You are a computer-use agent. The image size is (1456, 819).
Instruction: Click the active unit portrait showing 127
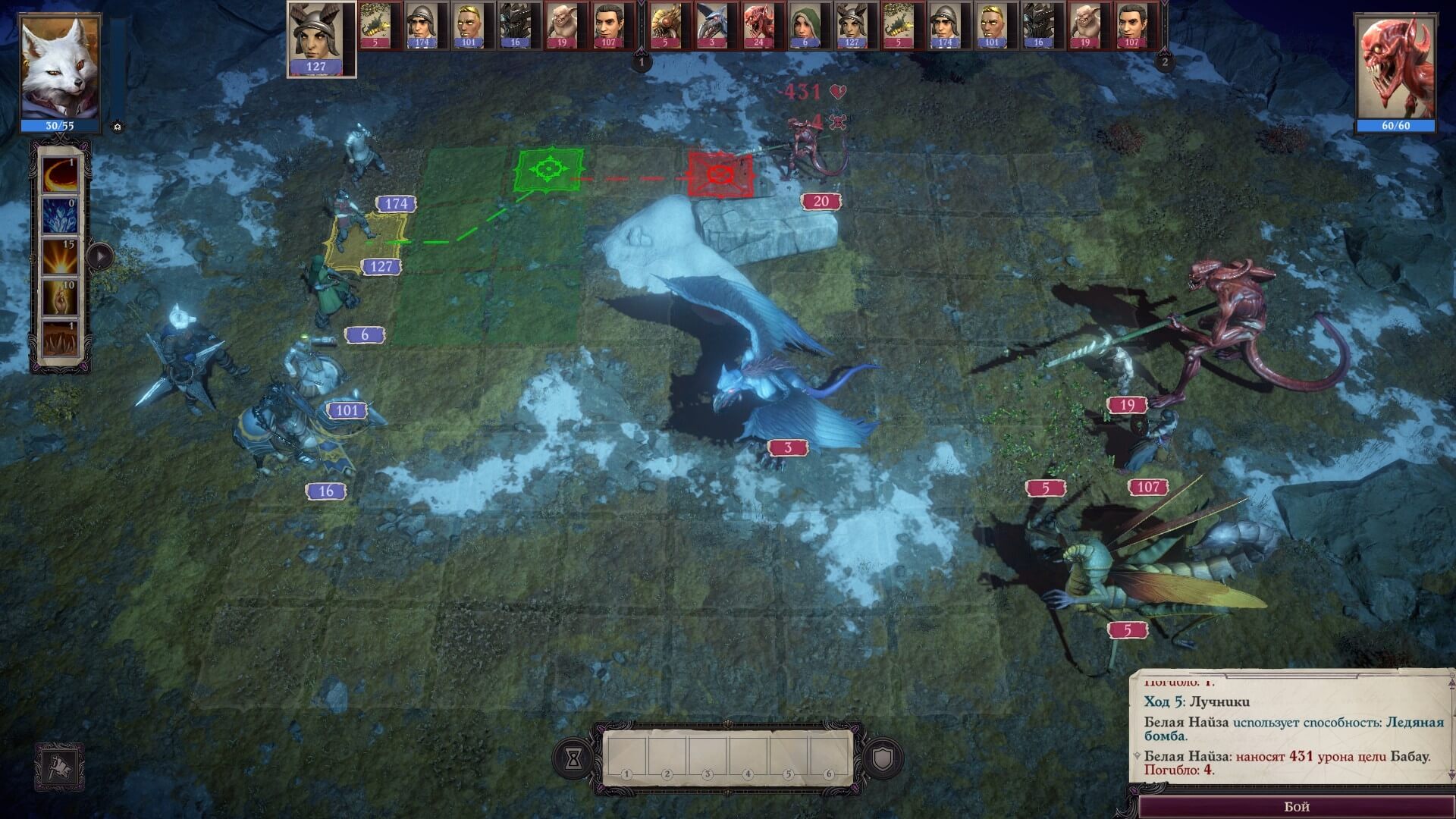[x=322, y=38]
